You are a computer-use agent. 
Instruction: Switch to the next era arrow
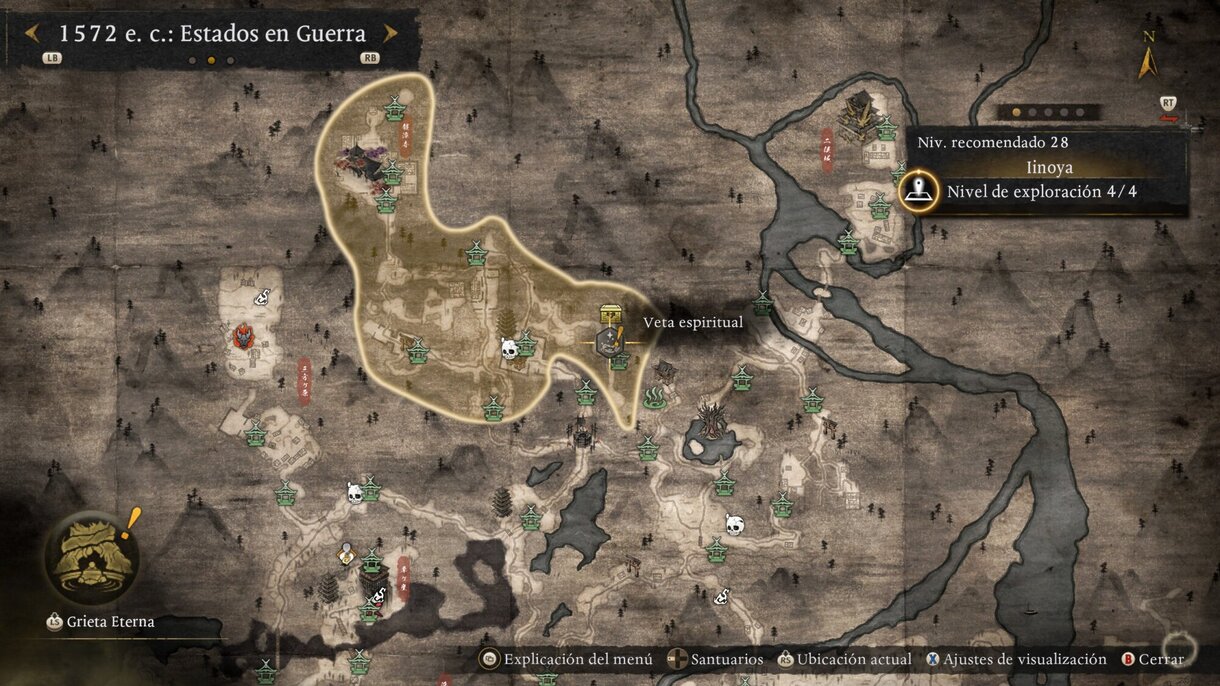click(x=390, y=33)
